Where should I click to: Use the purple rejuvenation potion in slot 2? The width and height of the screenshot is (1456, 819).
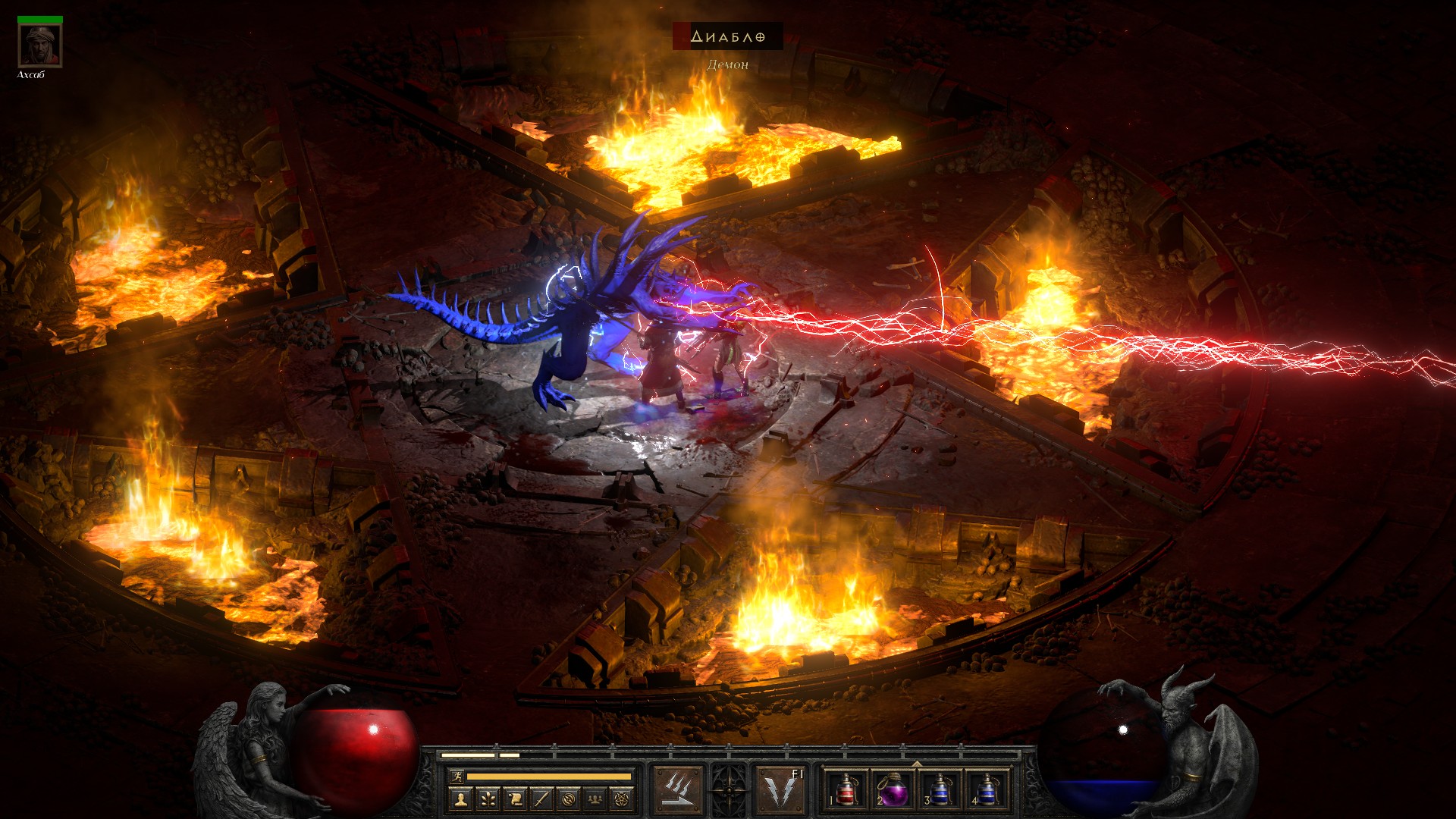(893, 790)
